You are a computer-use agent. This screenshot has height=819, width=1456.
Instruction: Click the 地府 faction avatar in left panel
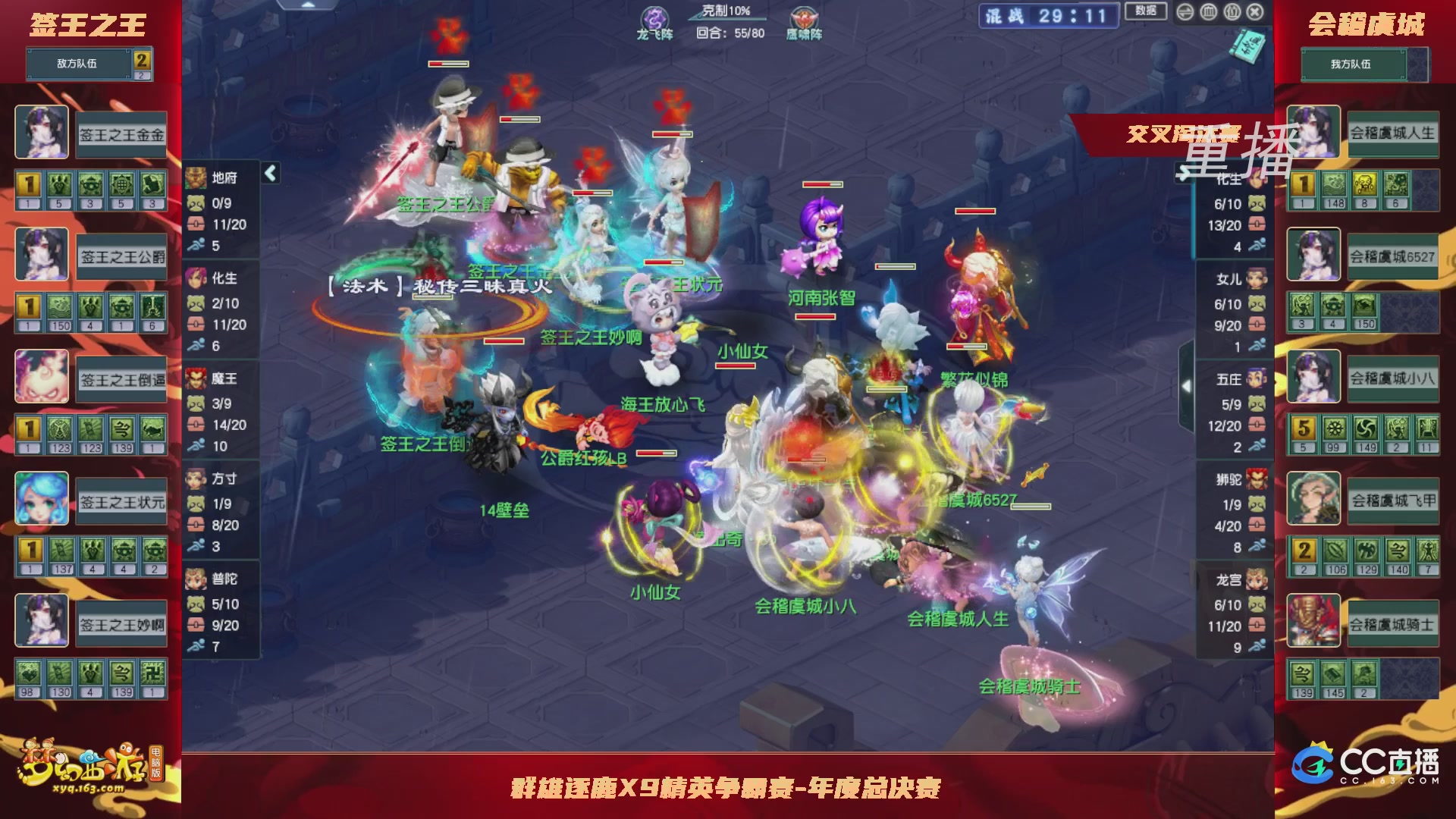point(196,178)
